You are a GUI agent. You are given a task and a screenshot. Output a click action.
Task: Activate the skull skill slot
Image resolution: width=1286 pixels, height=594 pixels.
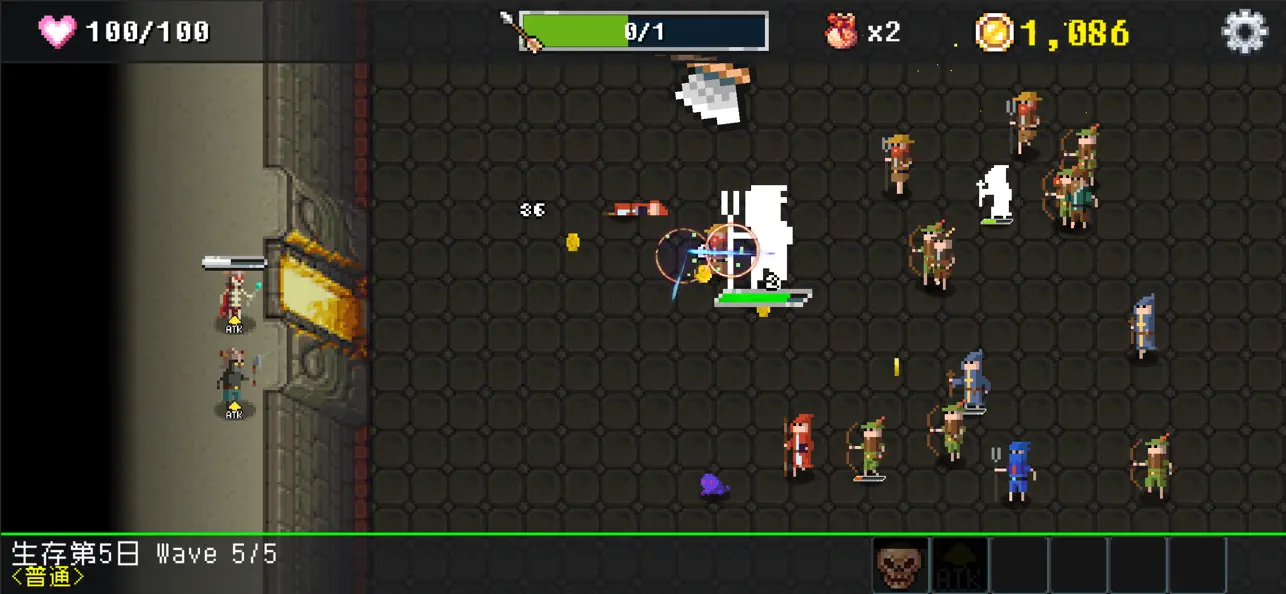[900, 566]
